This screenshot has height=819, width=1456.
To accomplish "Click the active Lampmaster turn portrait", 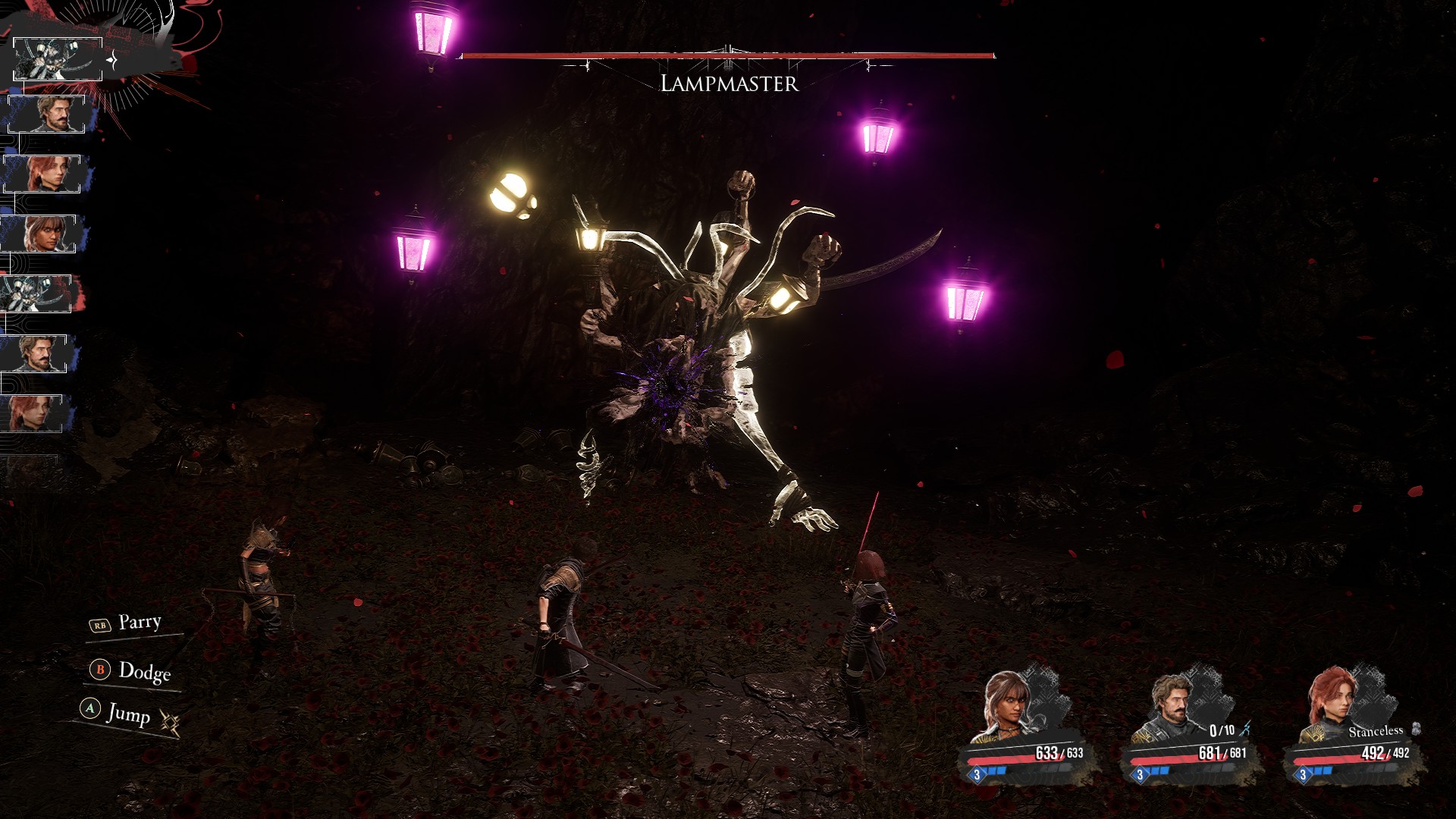I will 58,59.
